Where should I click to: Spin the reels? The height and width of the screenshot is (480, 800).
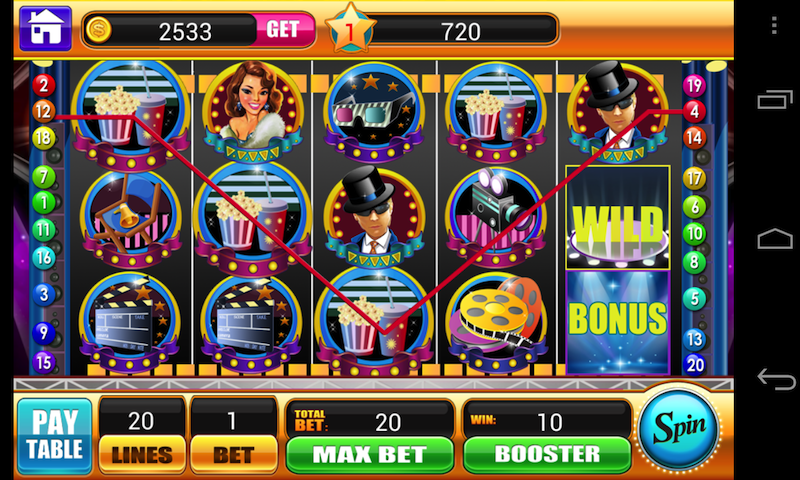679,427
